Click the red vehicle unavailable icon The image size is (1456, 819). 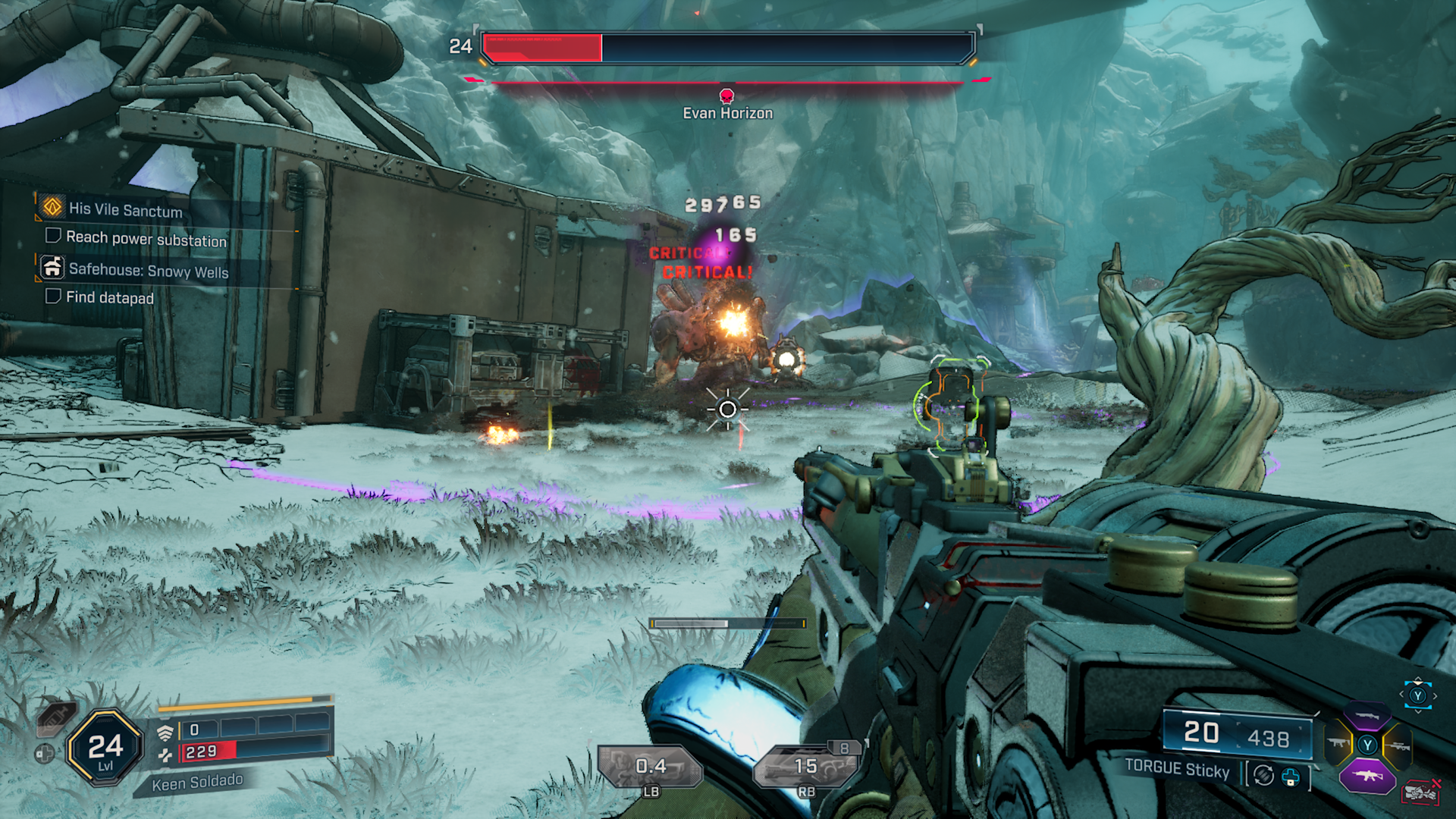tap(1420, 792)
